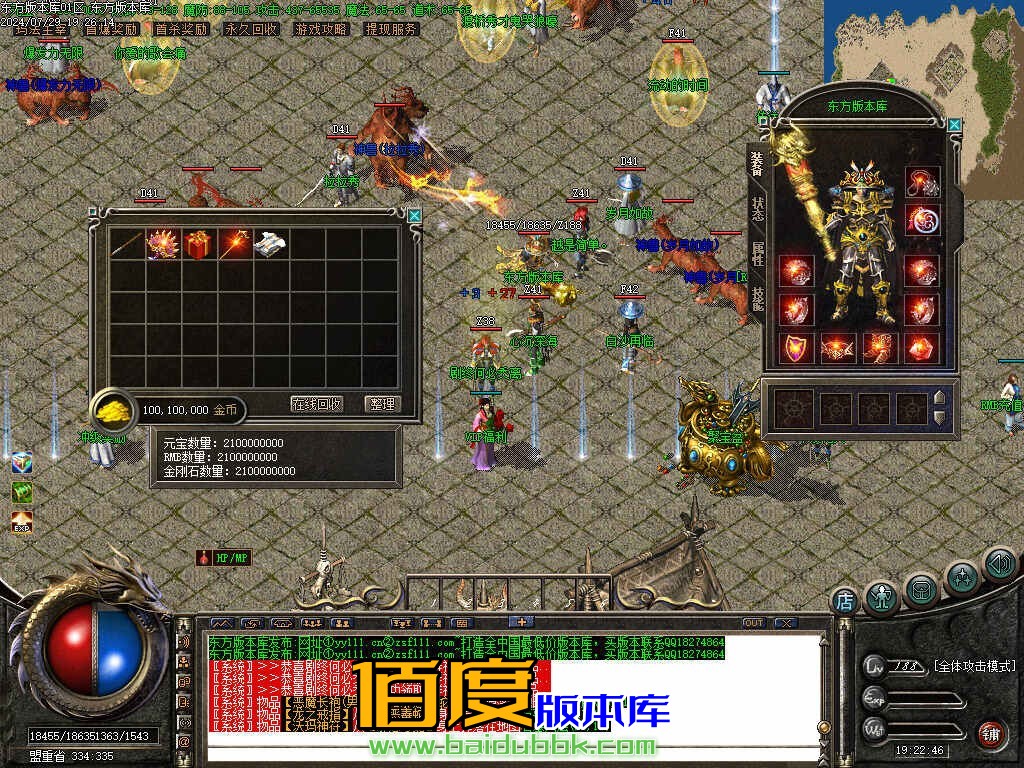Open the shop with the 店 button

click(845, 601)
